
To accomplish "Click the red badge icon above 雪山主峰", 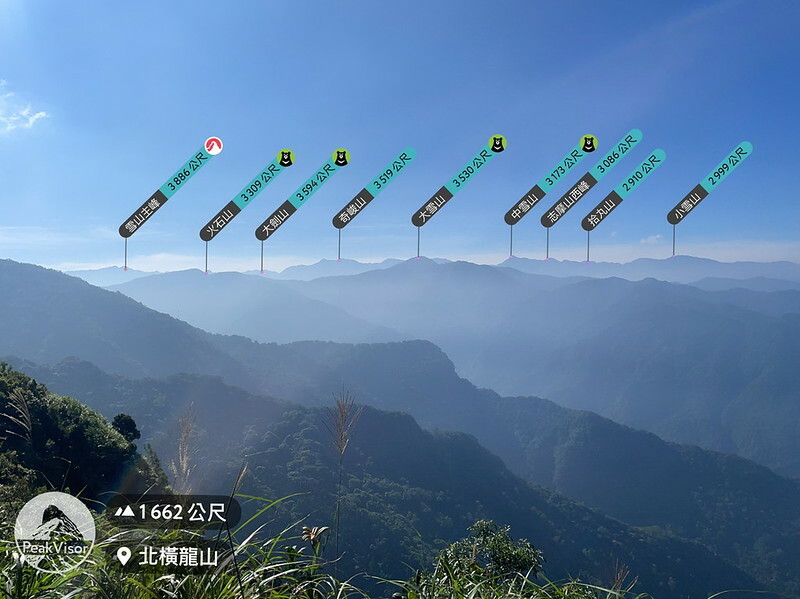I will 213,145.
